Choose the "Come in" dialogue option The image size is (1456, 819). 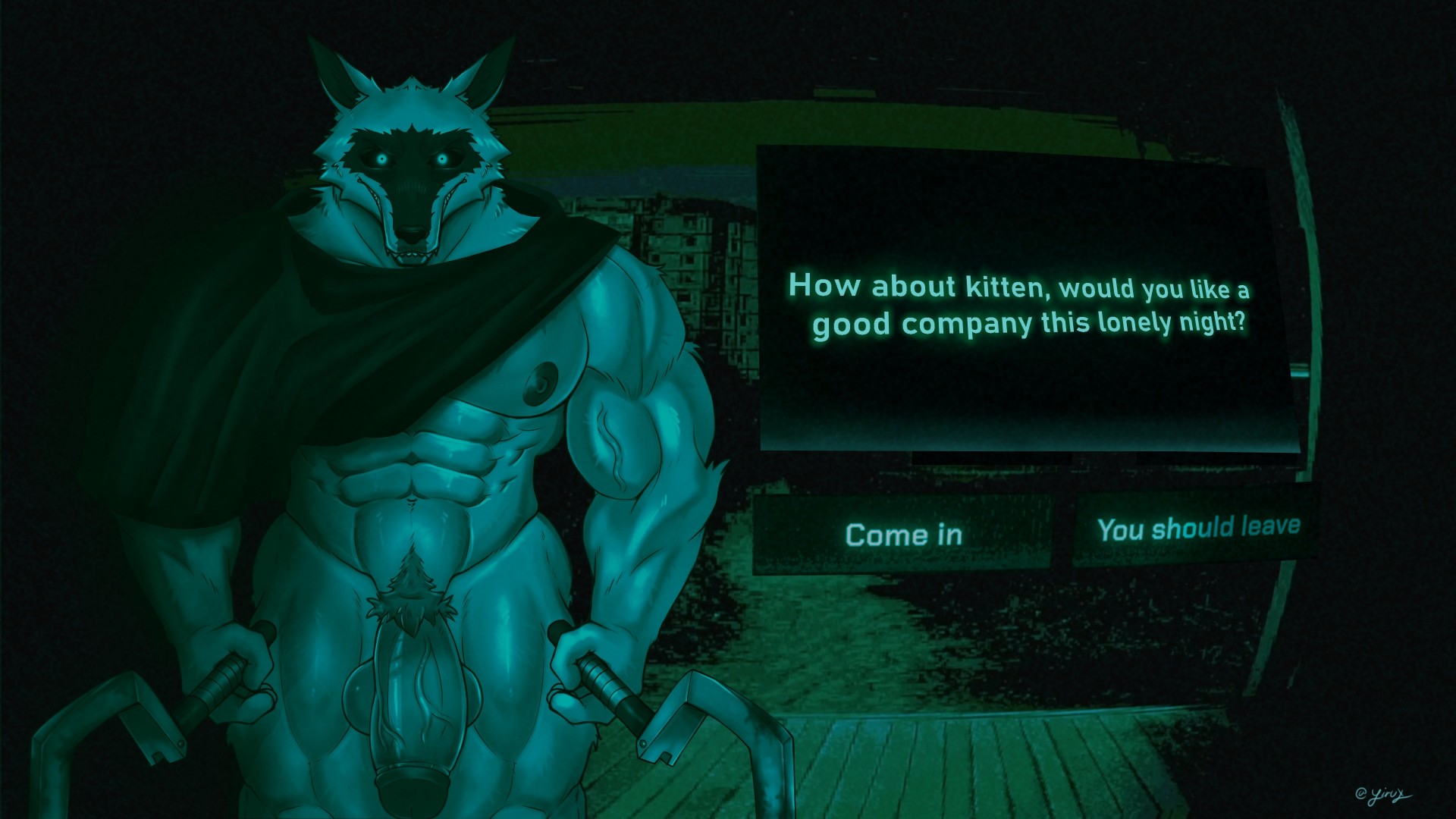pos(902,535)
